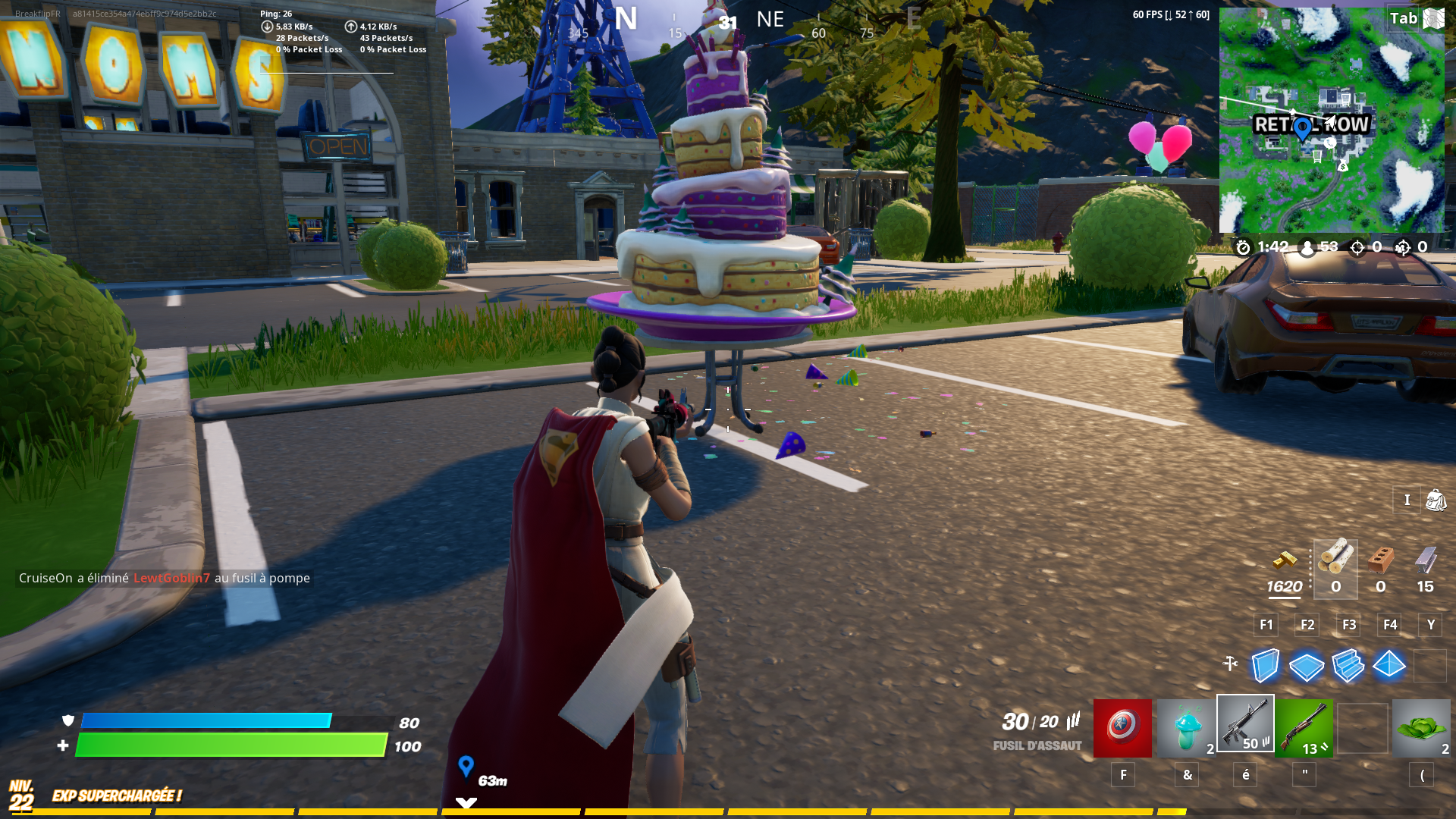This screenshot has height=819, width=1456.
Task: Select the Captain America shield item slot
Action: (1123, 728)
